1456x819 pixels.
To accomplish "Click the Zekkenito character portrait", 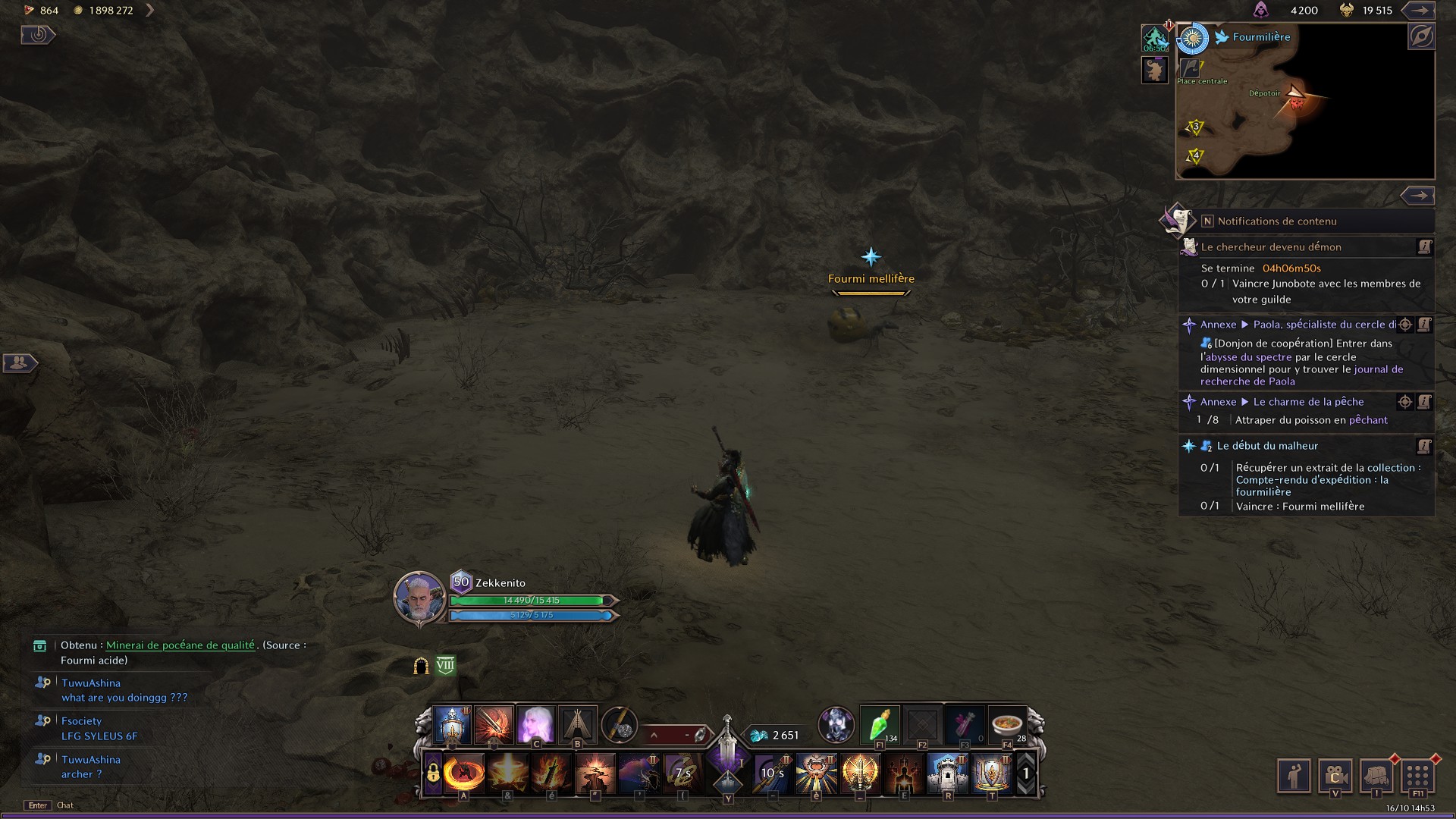I will 419,597.
